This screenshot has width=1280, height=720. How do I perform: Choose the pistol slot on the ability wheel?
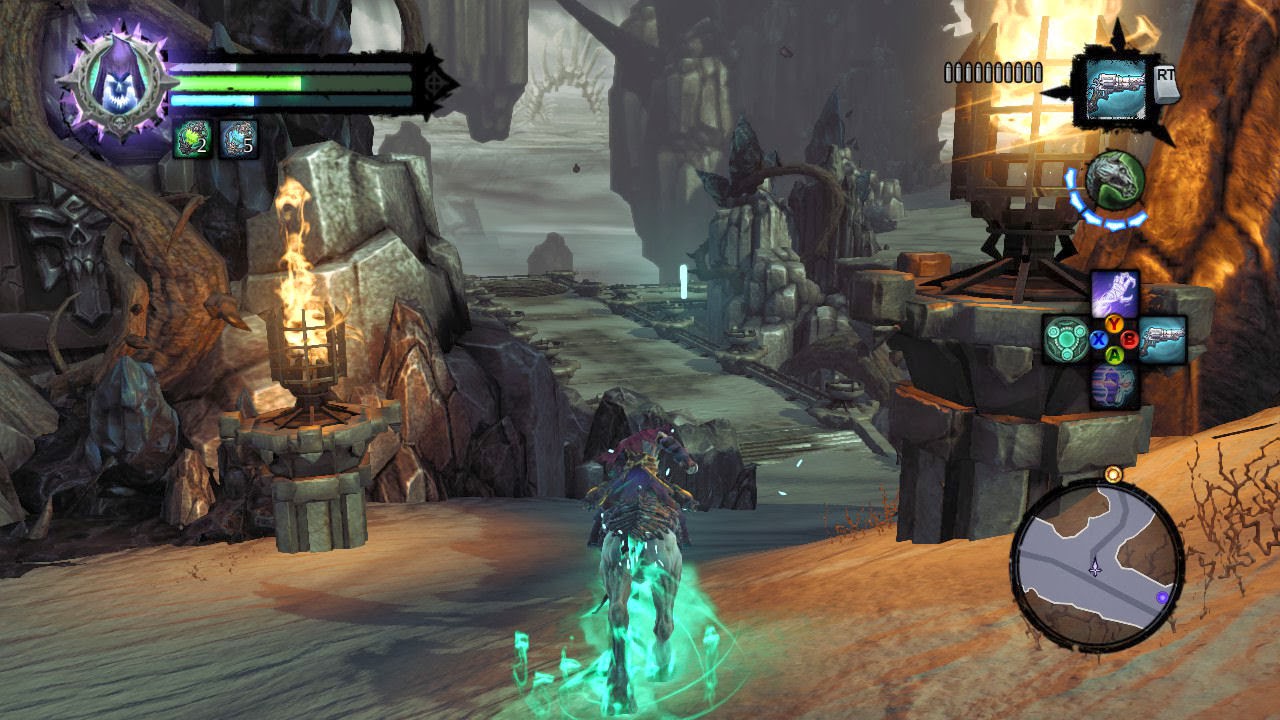pyautogui.click(x=1162, y=339)
